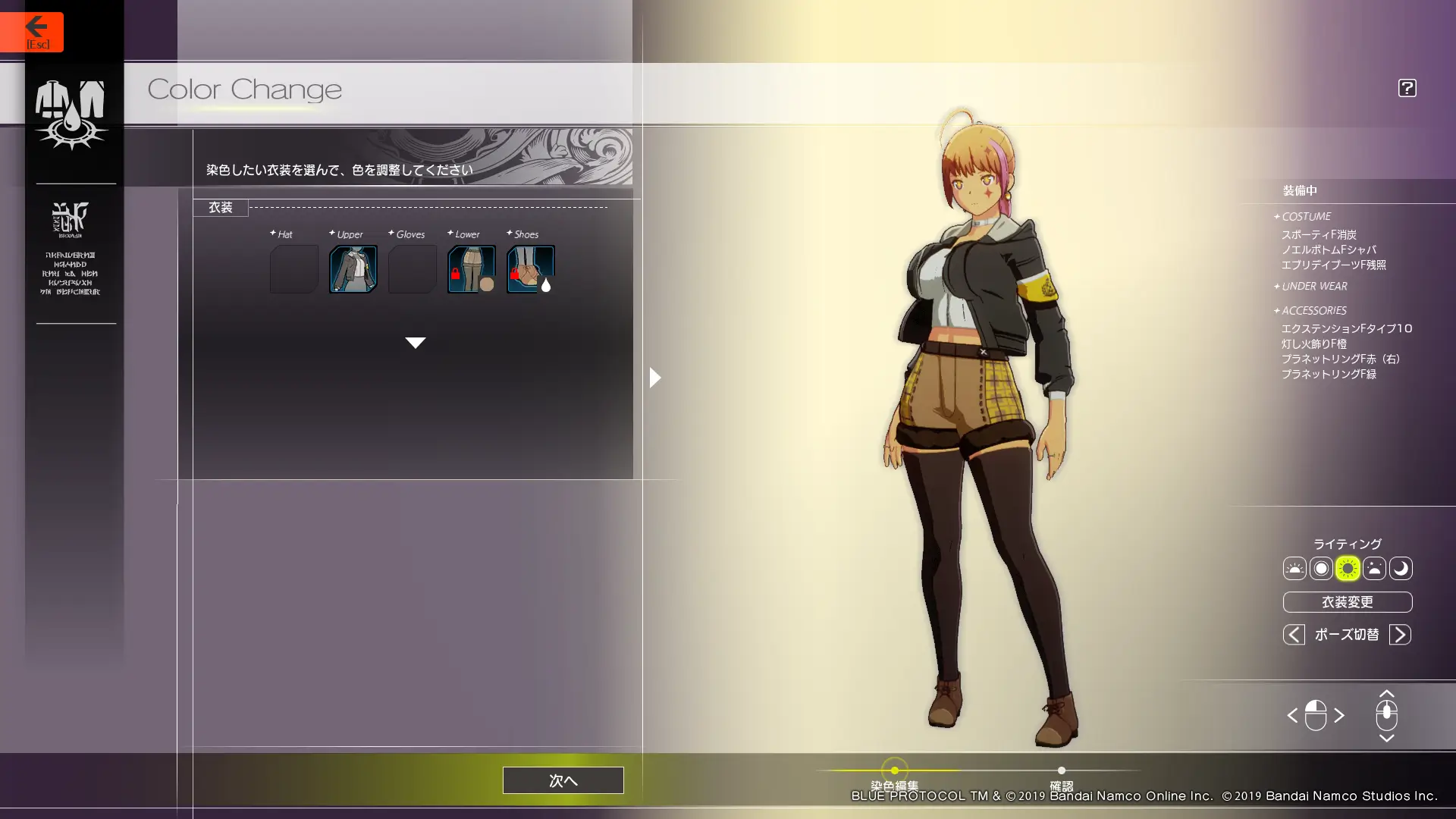This screenshot has height=819, width=1456.
Task: Select the bright sun lighting option
Action: [x=1348, y=569]
